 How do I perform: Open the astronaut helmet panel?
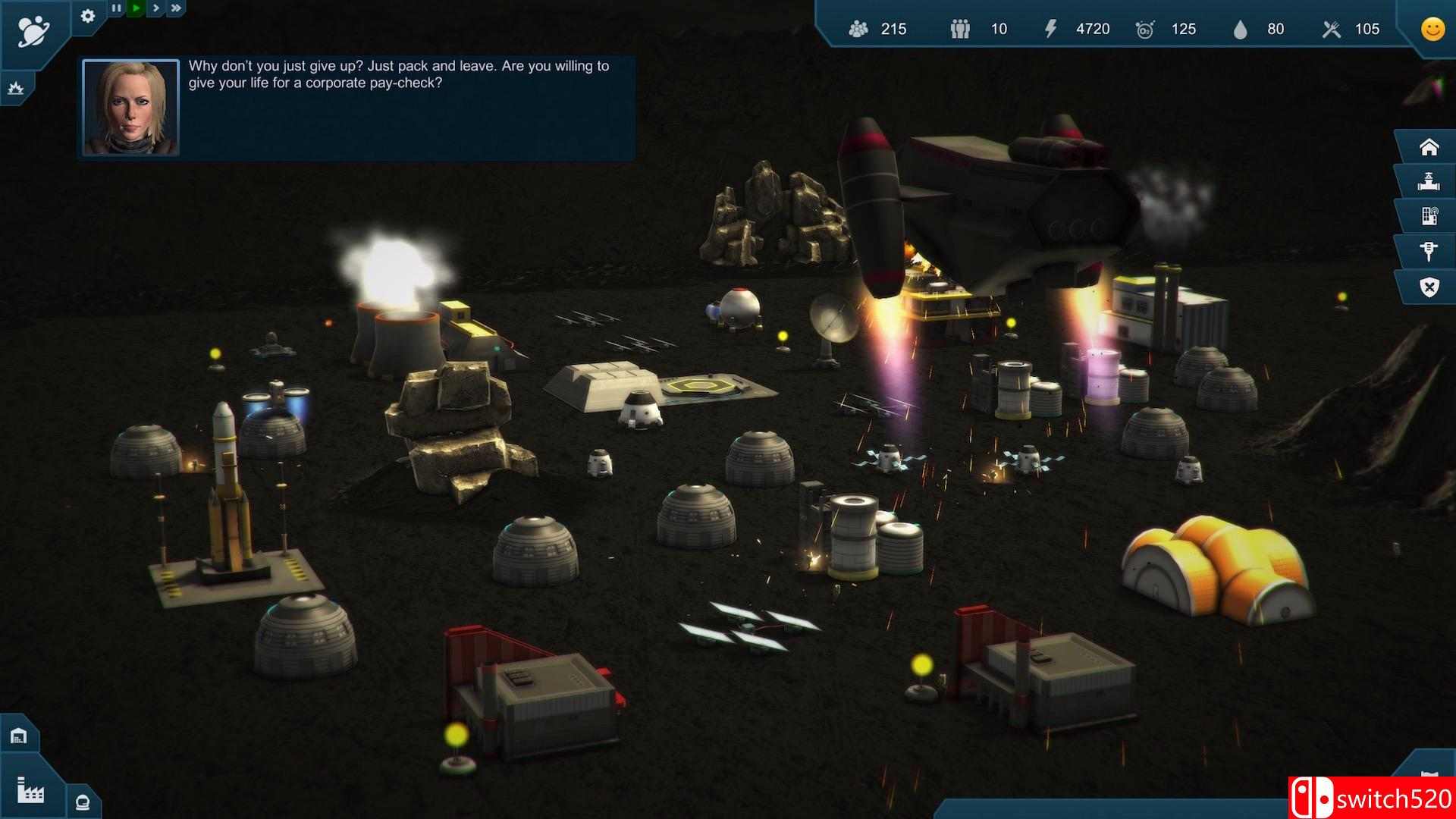tap(83, 802)
